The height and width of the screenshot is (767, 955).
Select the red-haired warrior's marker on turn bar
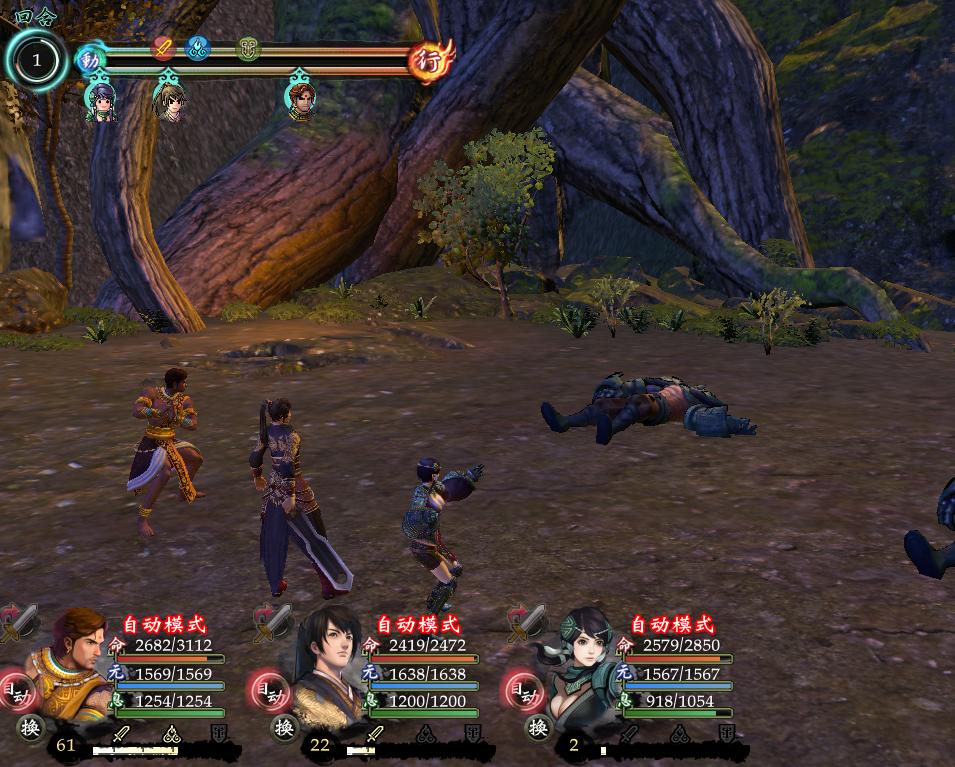tap(299, 99)
